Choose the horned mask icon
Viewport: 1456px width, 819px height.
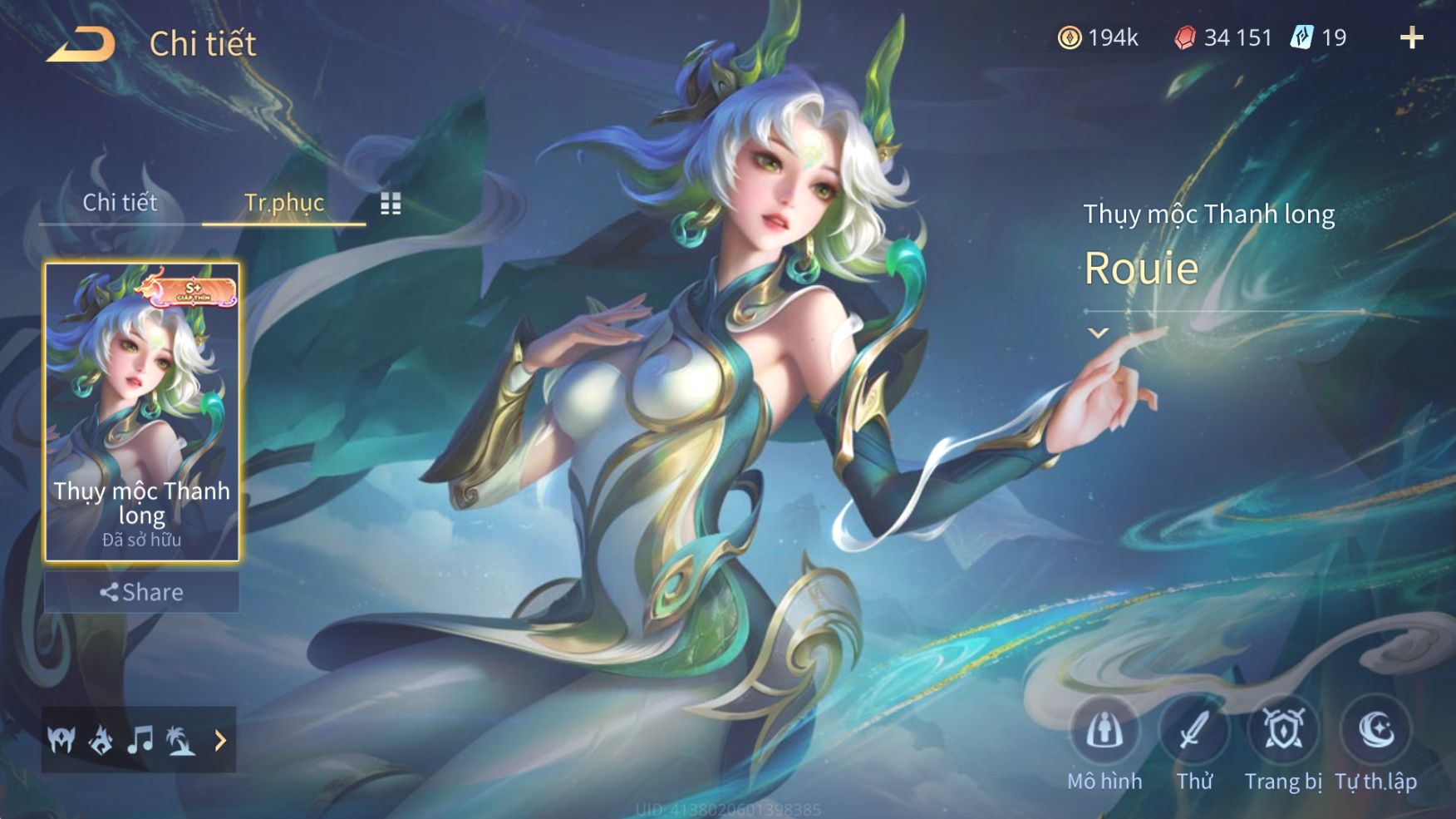[61, 739]
